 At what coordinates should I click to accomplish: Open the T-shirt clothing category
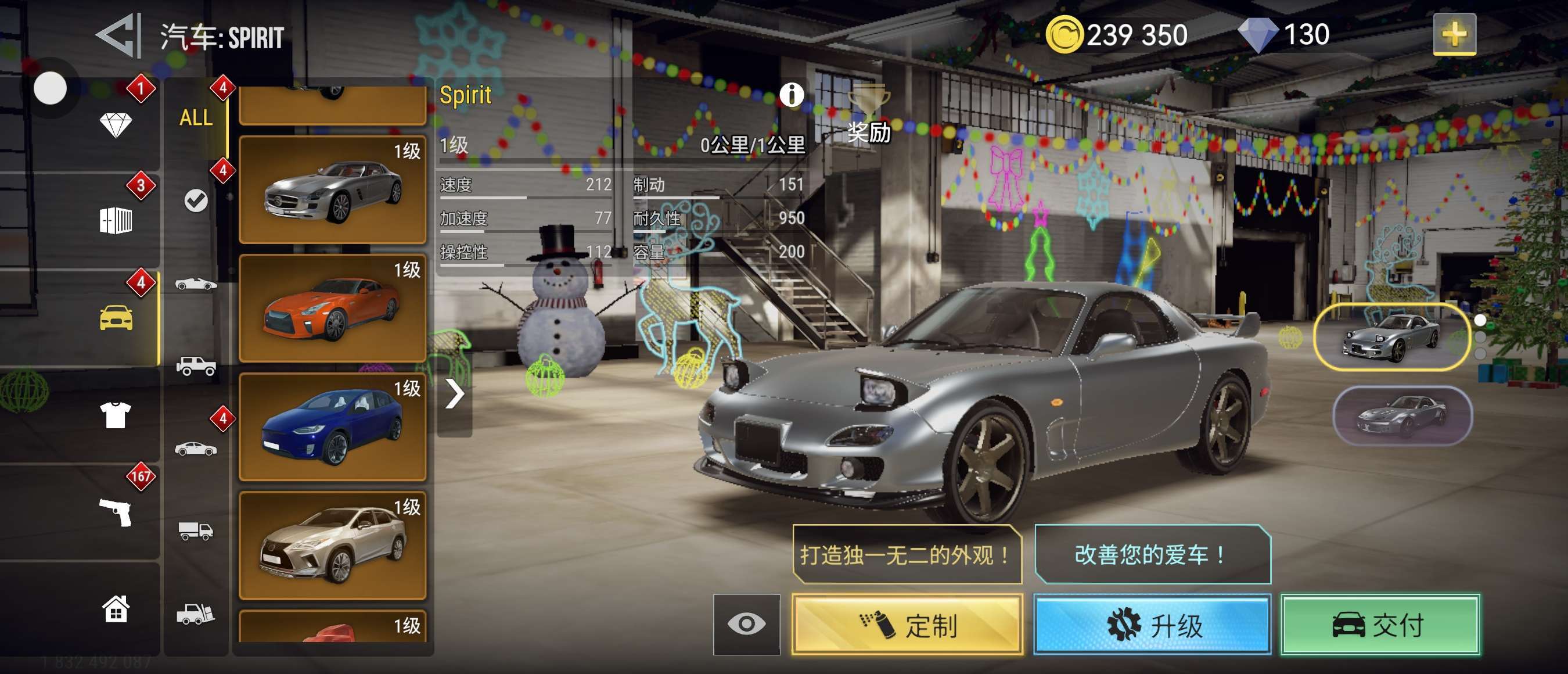click(x=115, y=415)
